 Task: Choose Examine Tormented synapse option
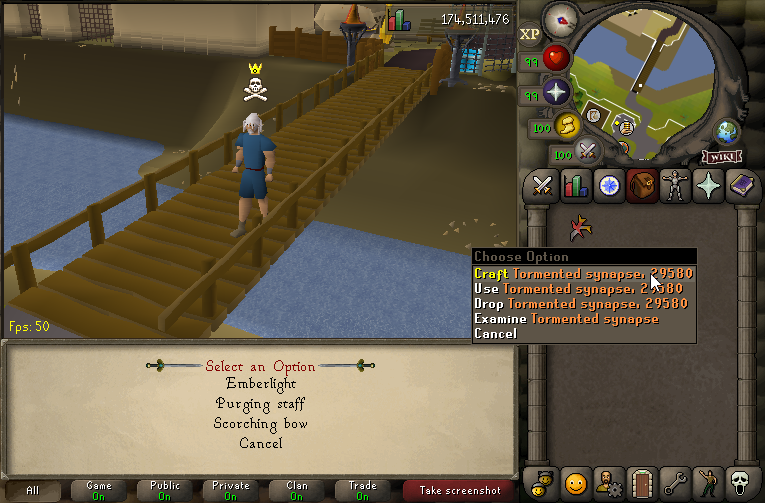[566, 319]
